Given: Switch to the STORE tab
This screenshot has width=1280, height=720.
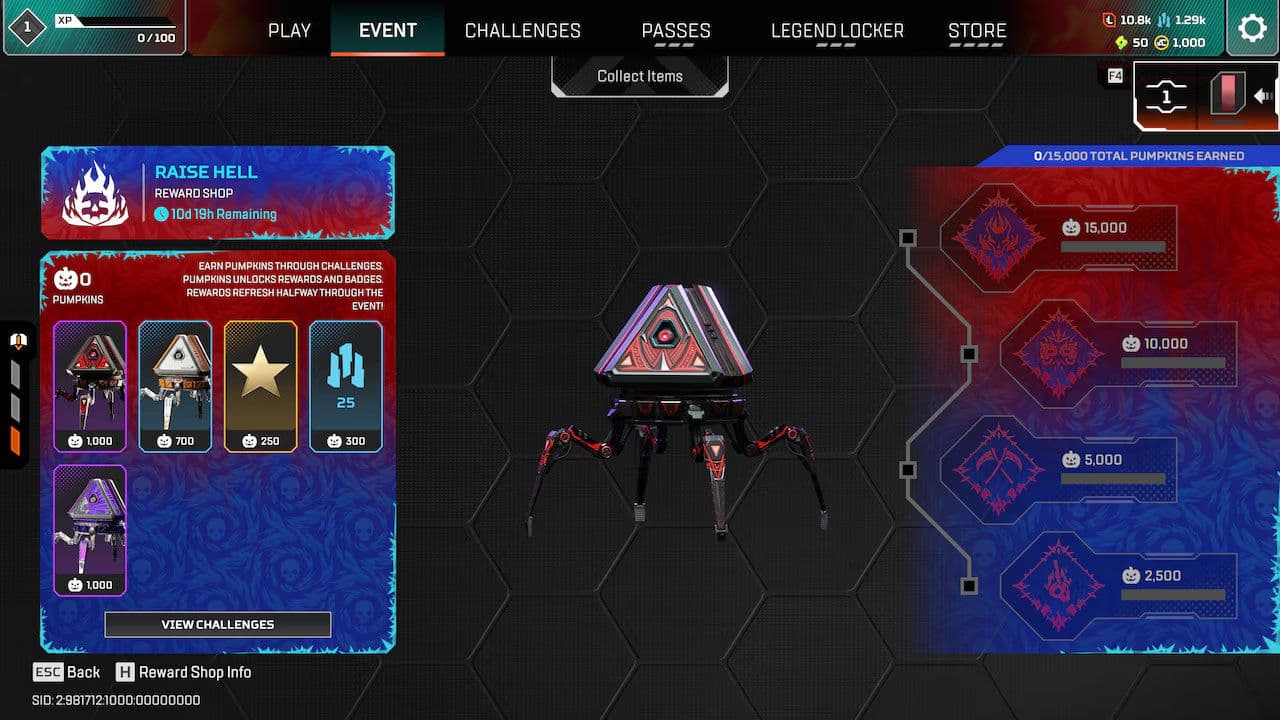Looking at the screenshot, I should (976, 31).
